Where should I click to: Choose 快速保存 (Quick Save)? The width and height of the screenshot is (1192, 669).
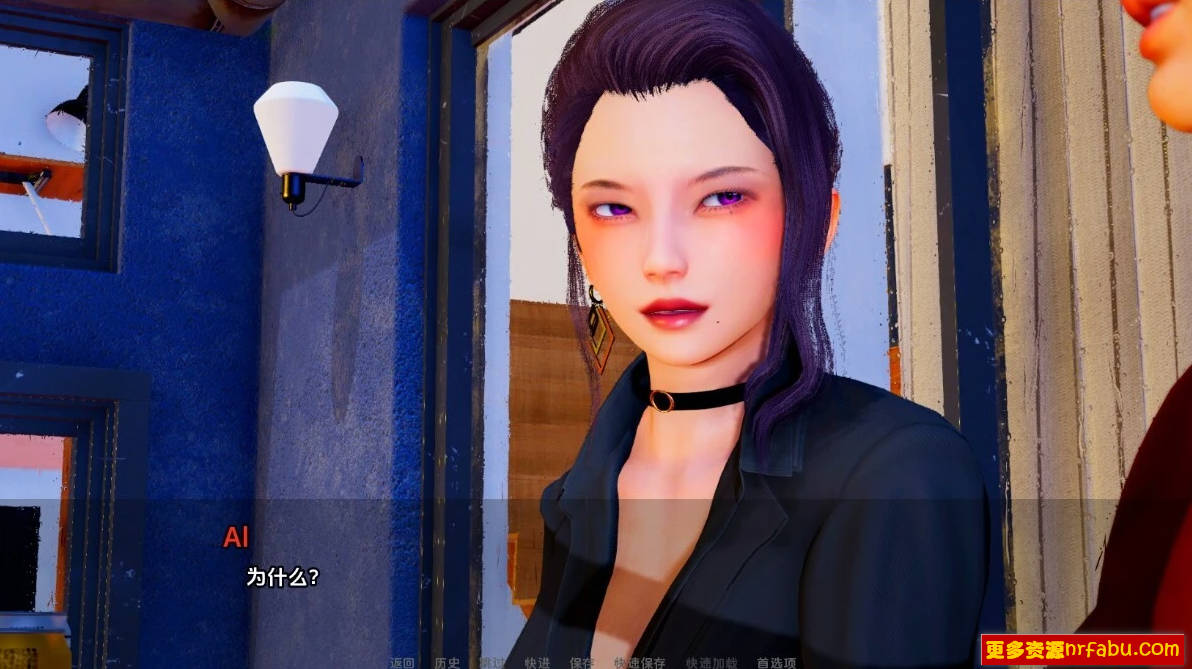point(640,662)
